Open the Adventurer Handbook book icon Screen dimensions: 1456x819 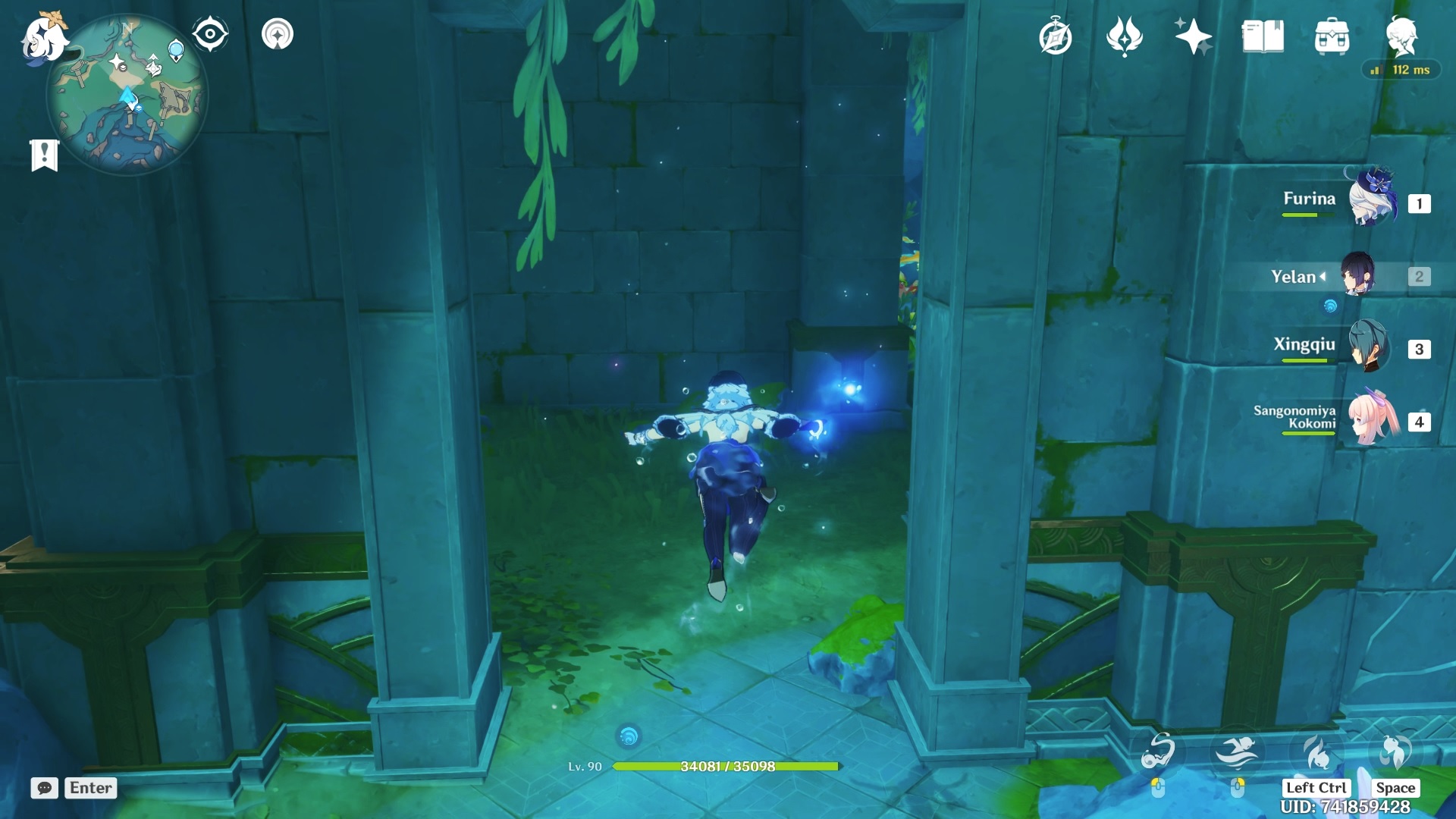coord(1263,36)
